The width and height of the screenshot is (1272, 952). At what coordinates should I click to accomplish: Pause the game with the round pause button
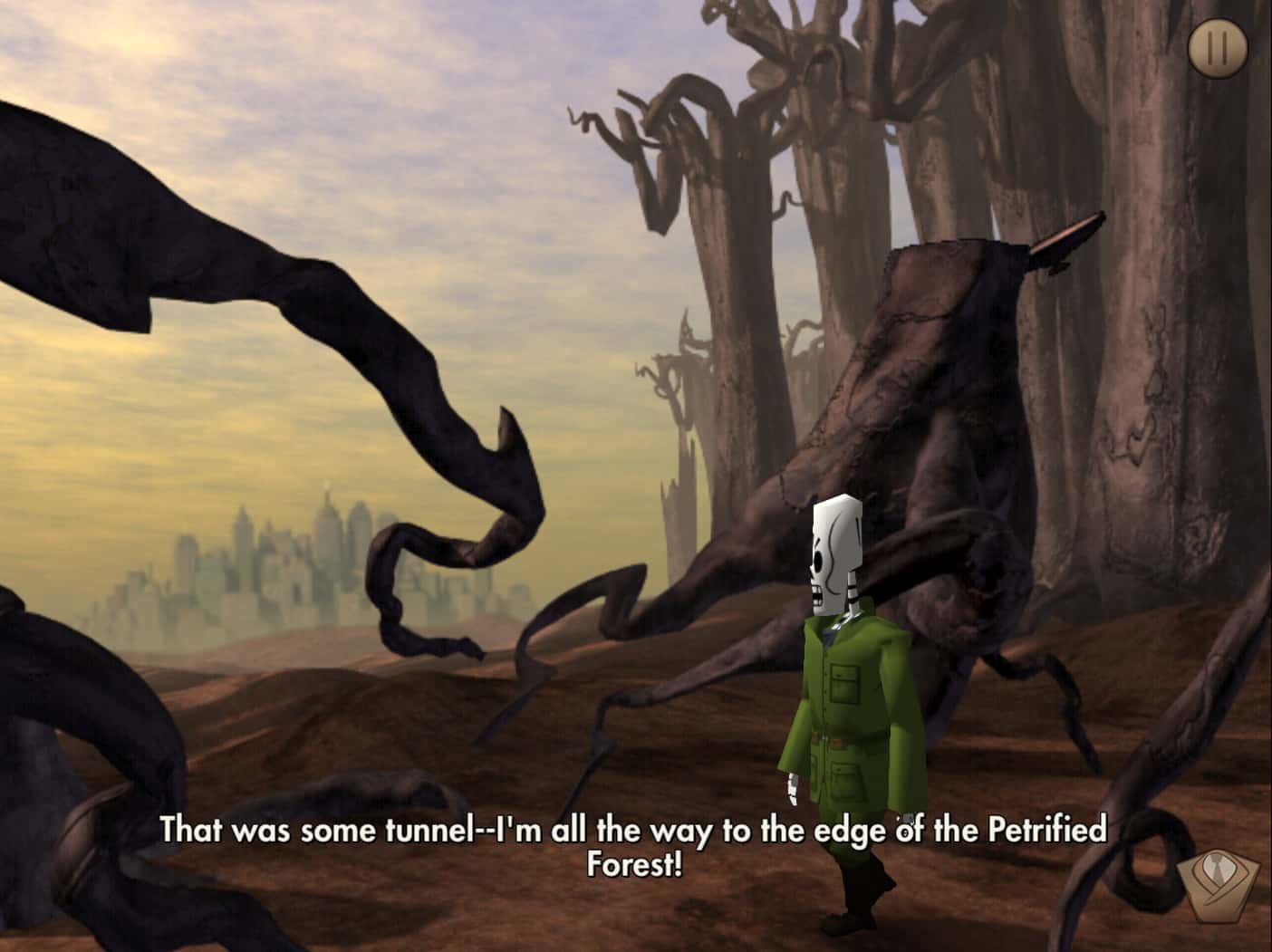tap(1217, 47)
